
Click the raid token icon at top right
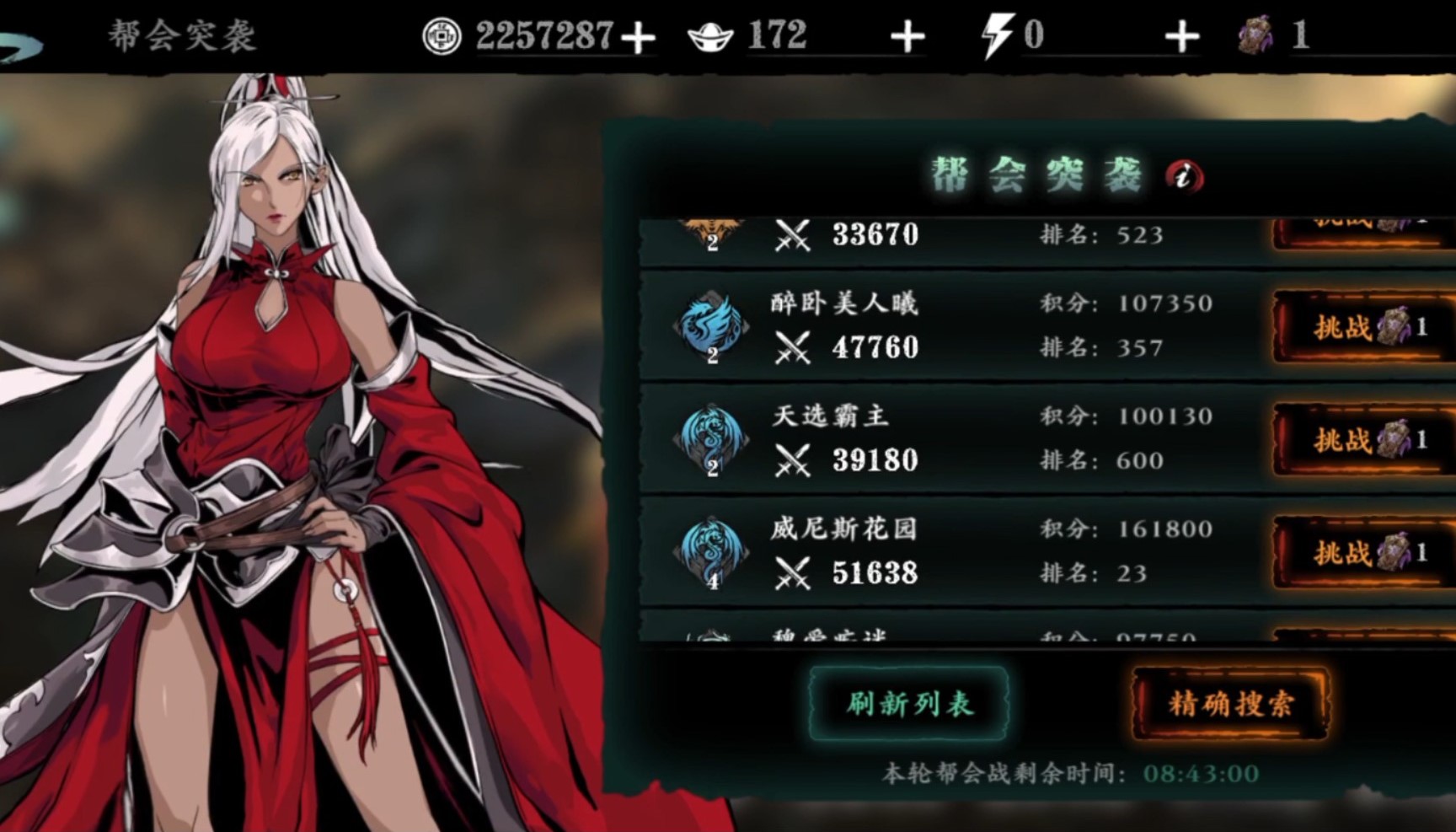click(x=1255, y=35)
